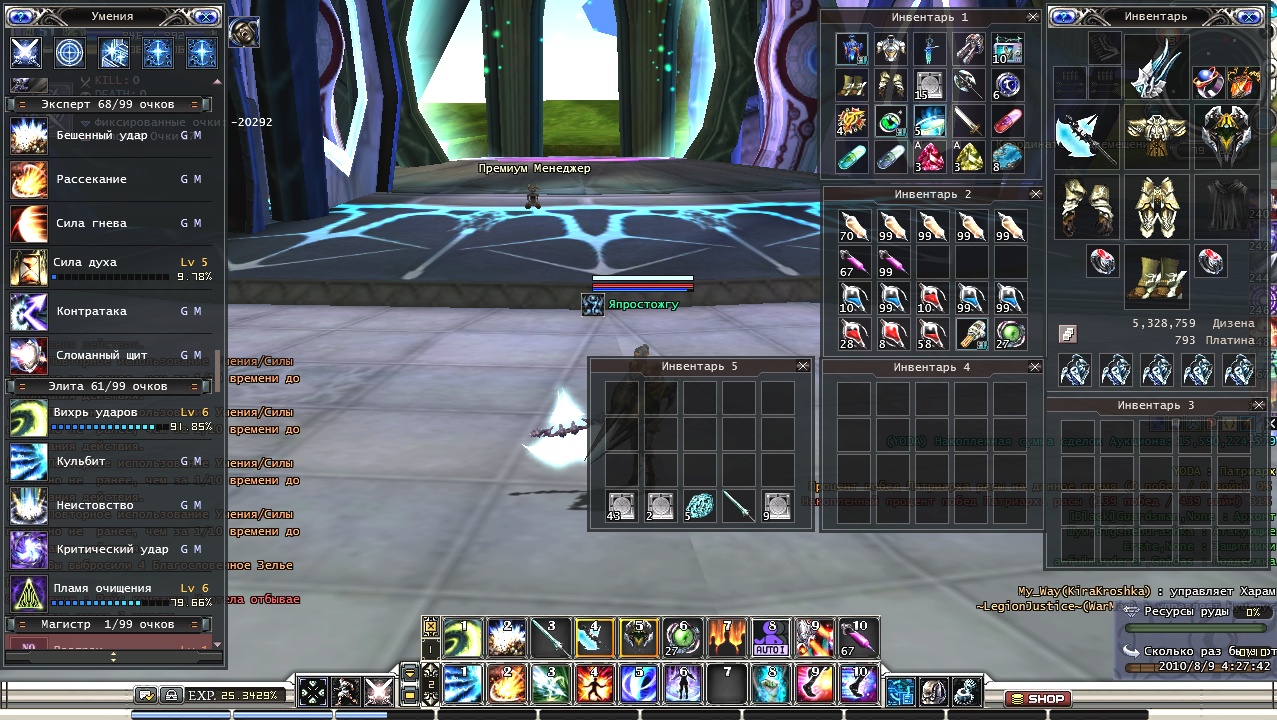Close the Инвентарь 5 bag window
1277x720 pixels.
(802, 366)
